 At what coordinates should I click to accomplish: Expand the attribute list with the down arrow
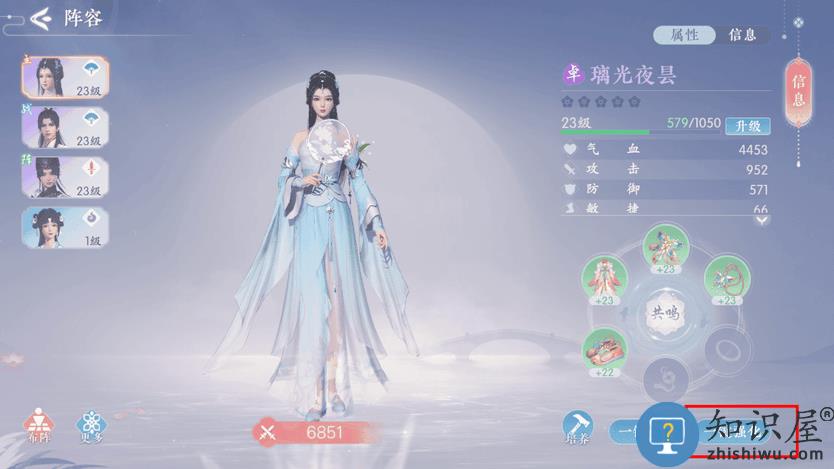762,220
